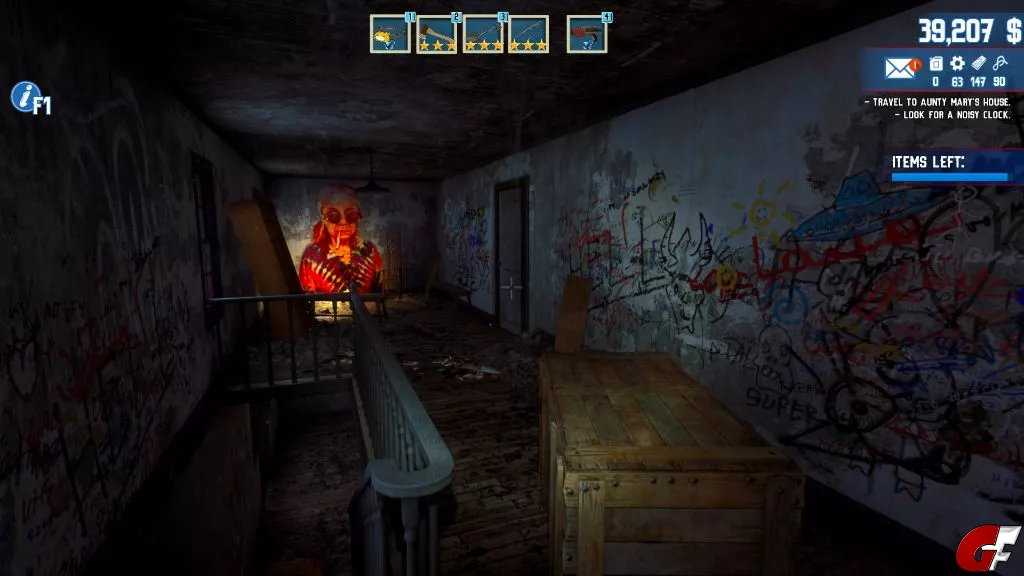Screen dimensions: 1024x576
Task: Equip the axe in hotbar slot 2
Action: pos(436,35)
